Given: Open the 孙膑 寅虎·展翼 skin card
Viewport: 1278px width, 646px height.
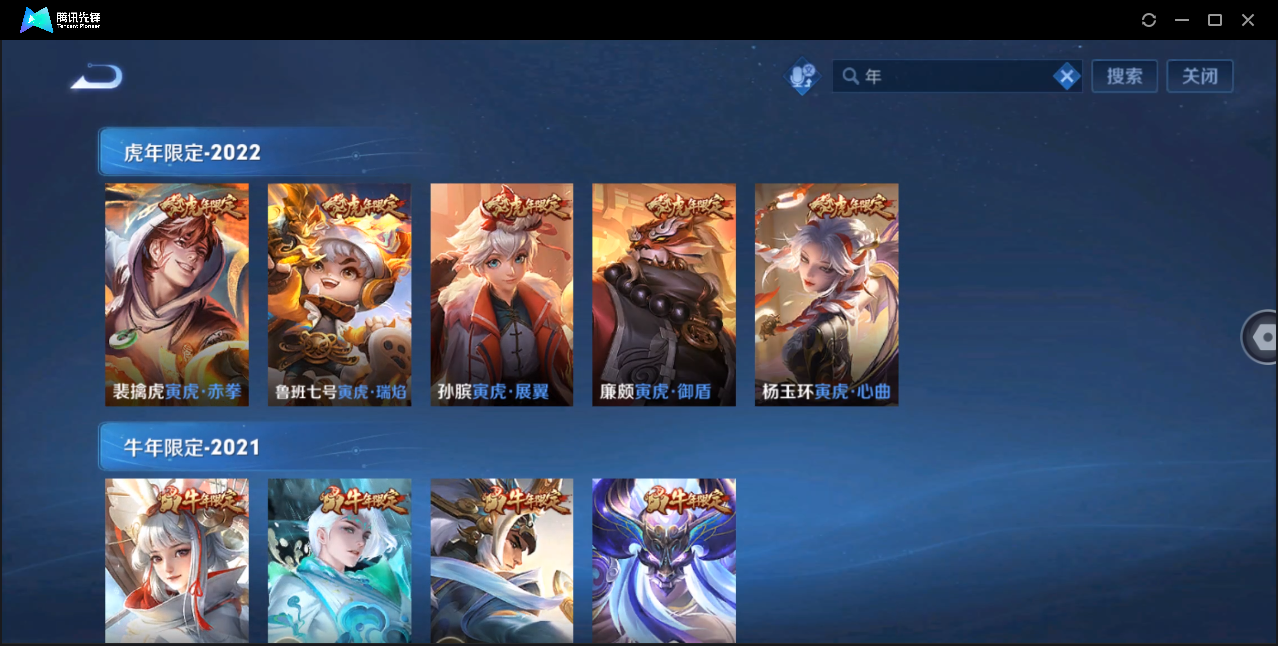Looking at the screenshot, I should [x=502, y=294].
